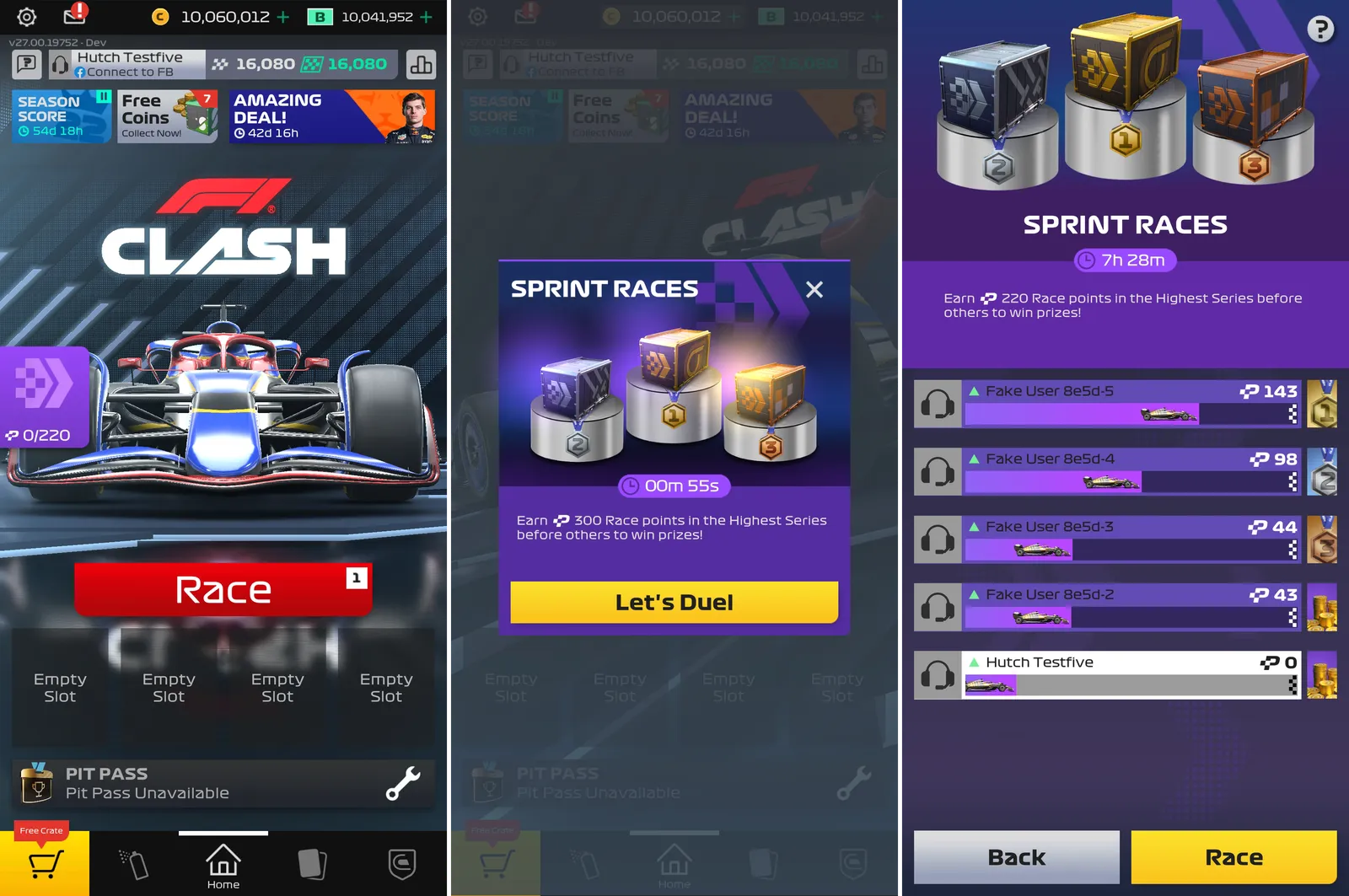Switch to the white Home tab
Image resolution: width=1349 pixels, height=896 pixels.
(223, 865)
